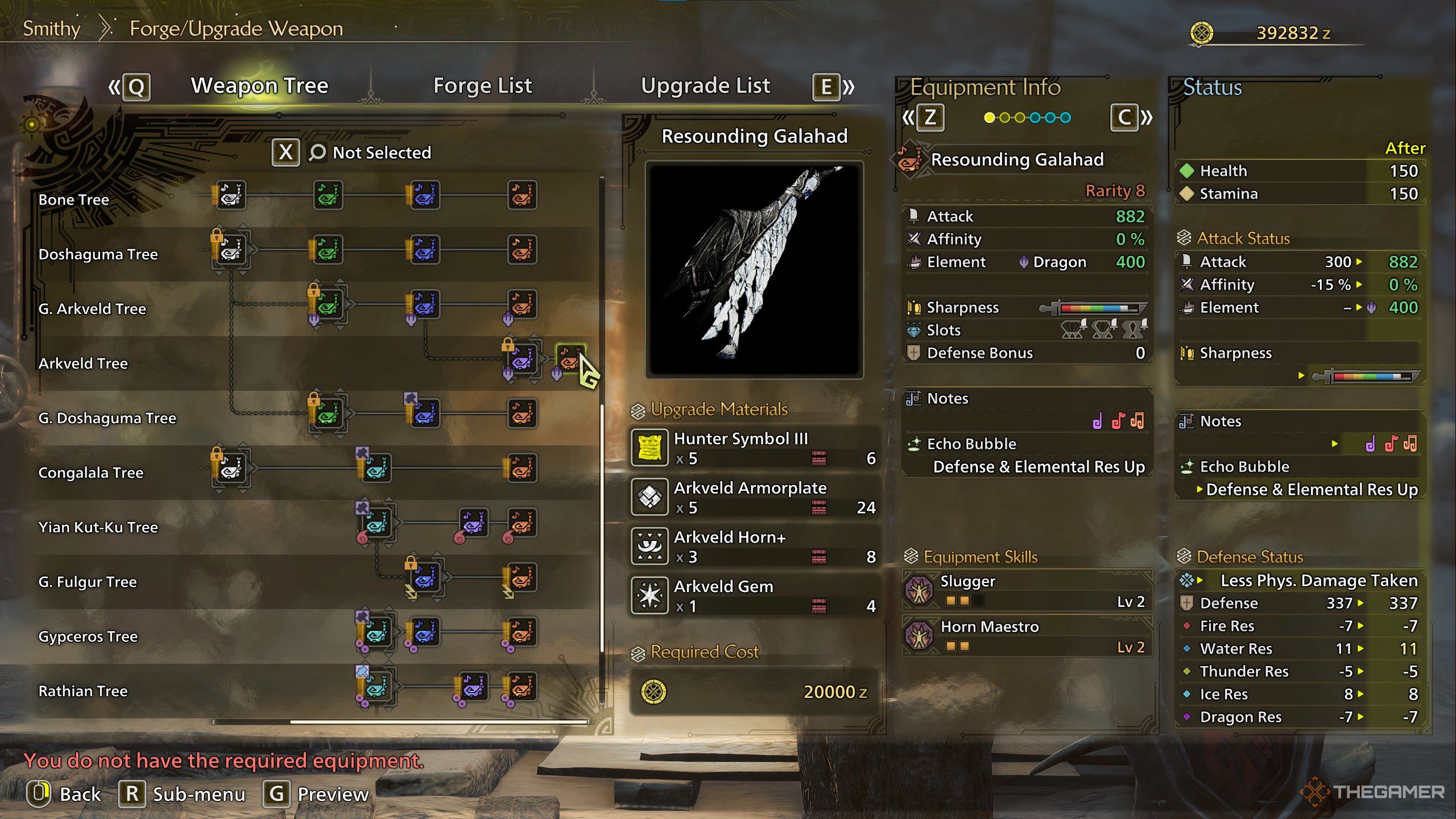The height and width of the screenshot is (819, 1456).
Task: View the Slugger equipment skill
Action: click(x=1027, y=590)
